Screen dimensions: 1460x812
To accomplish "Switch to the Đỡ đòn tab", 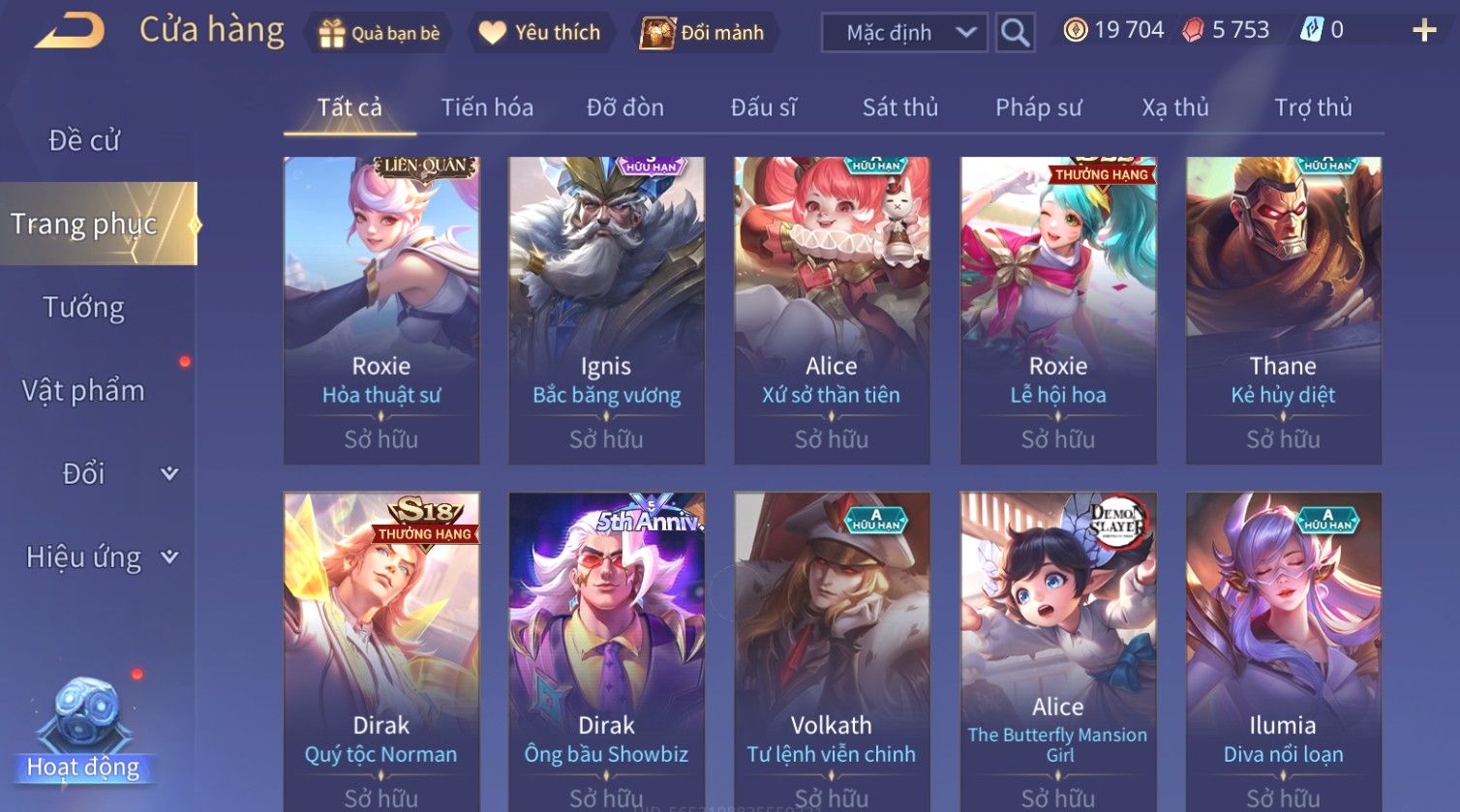I will point(625,107).
